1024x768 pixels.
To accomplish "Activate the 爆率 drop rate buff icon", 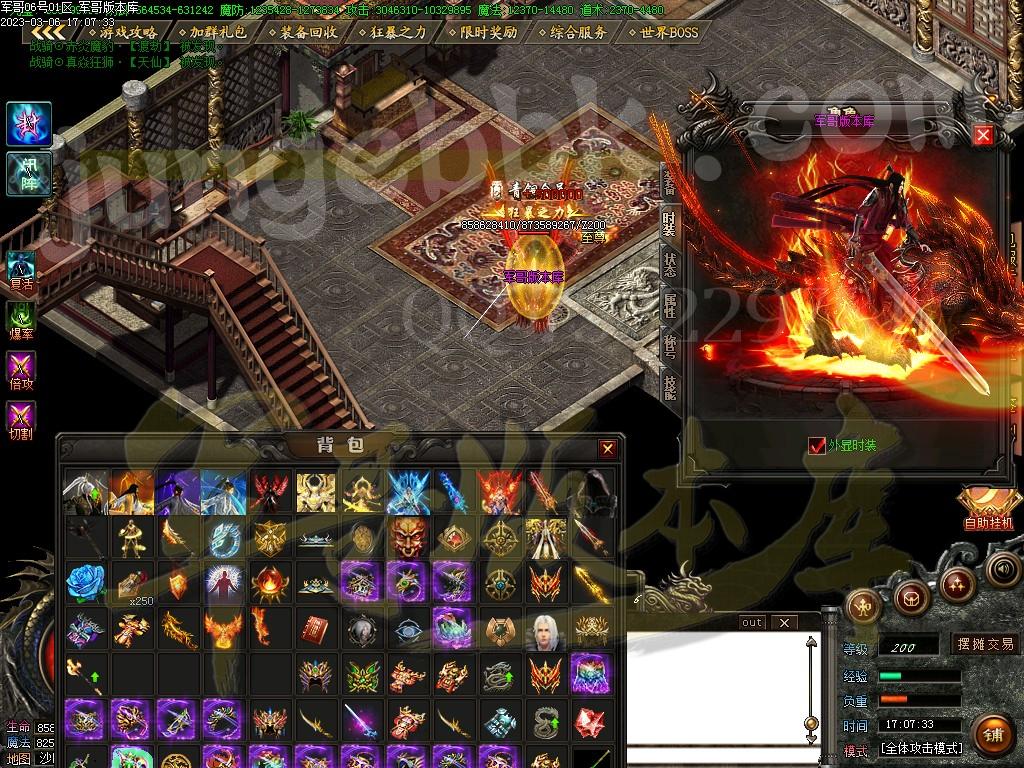I will point(21,322).
